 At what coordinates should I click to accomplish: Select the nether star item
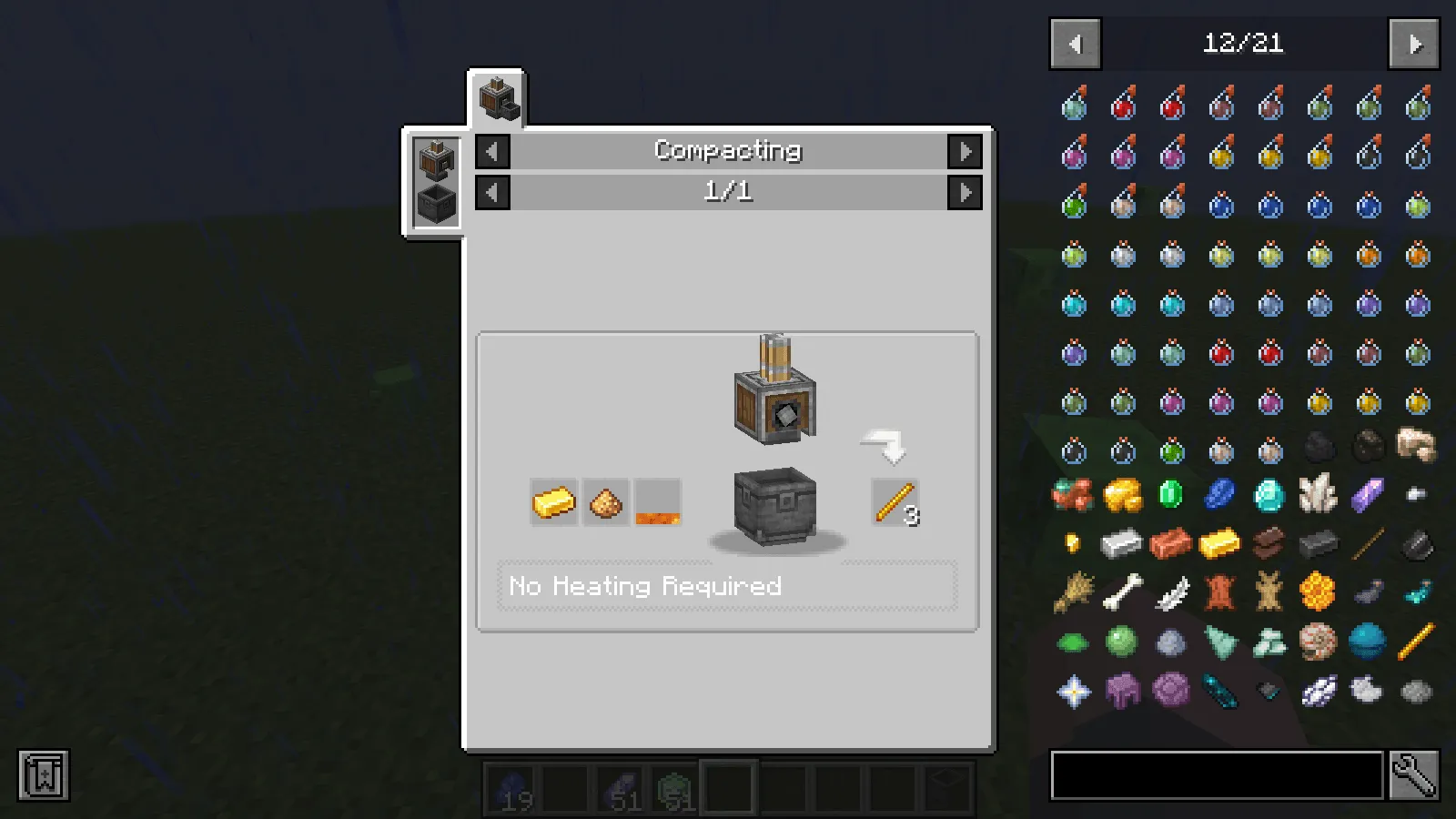pyautogui.click(x=1074, y=689)
